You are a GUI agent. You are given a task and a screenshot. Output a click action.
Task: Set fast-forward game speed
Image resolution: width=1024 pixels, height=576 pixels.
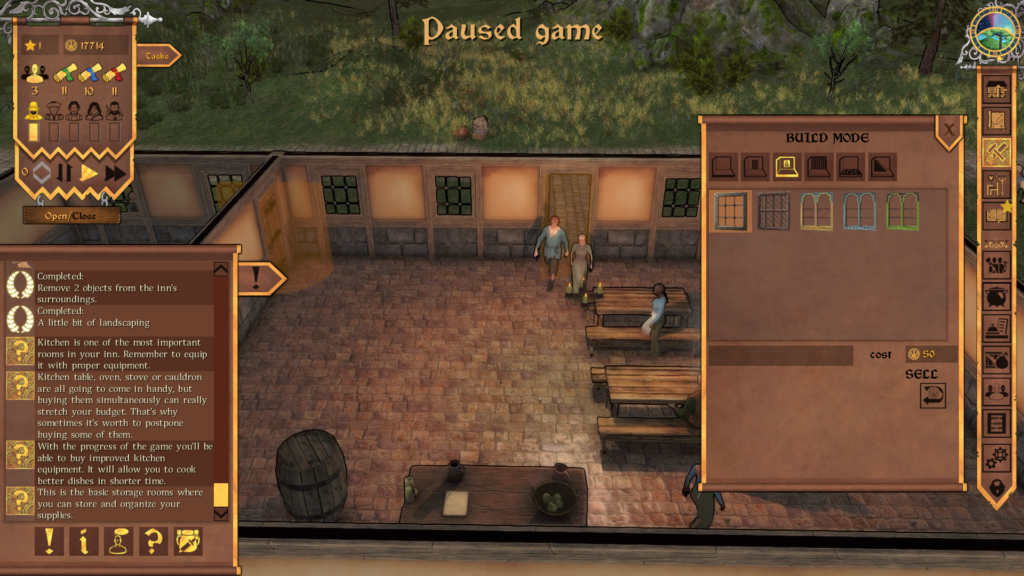pos(115,172)
